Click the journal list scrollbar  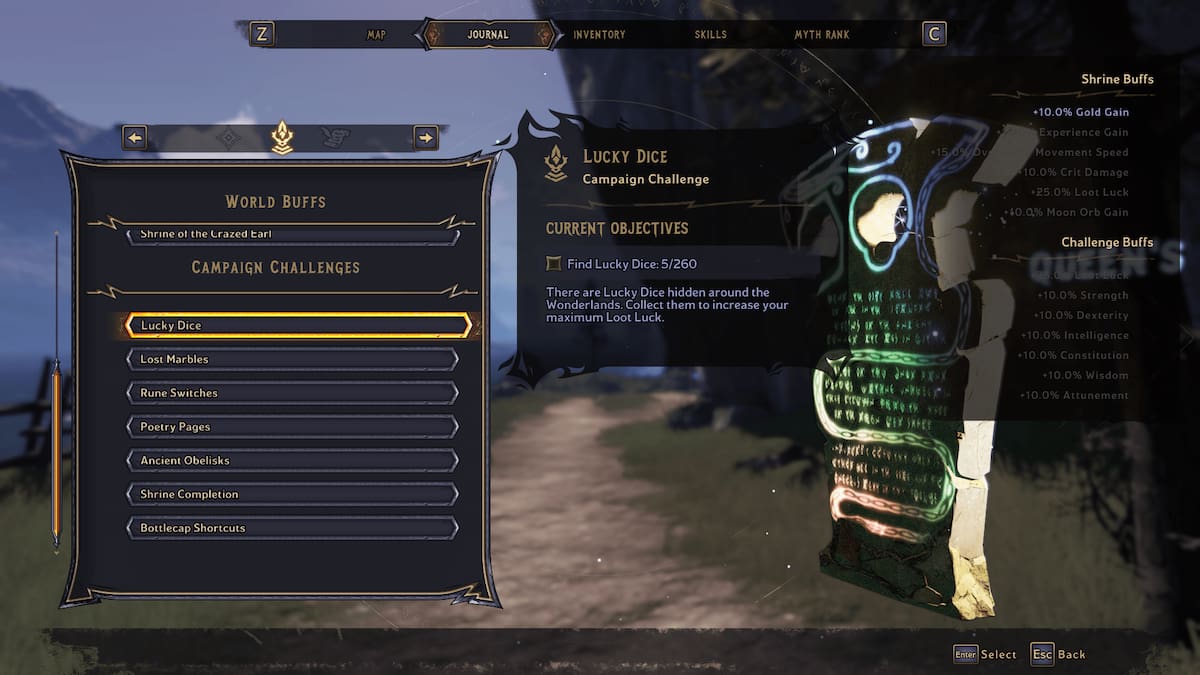point(56,452)
